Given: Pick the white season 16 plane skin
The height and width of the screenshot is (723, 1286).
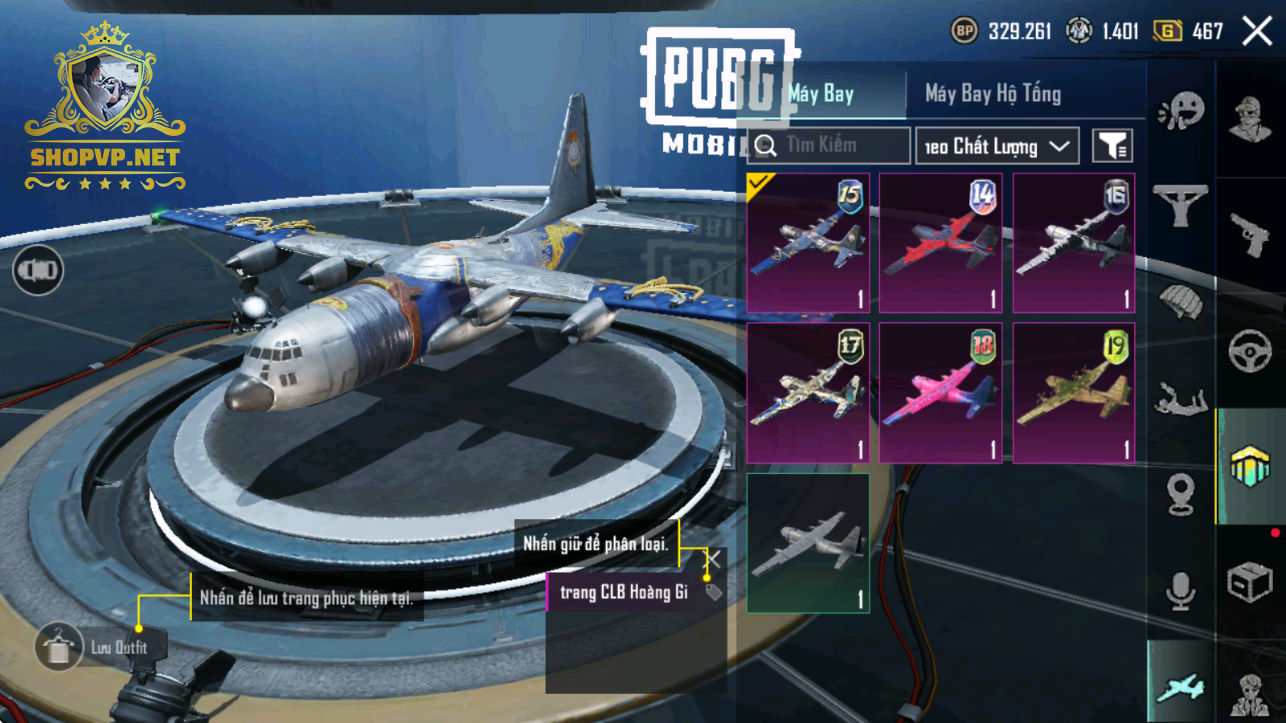Looking at the screenshot, I should point(1074,242).
